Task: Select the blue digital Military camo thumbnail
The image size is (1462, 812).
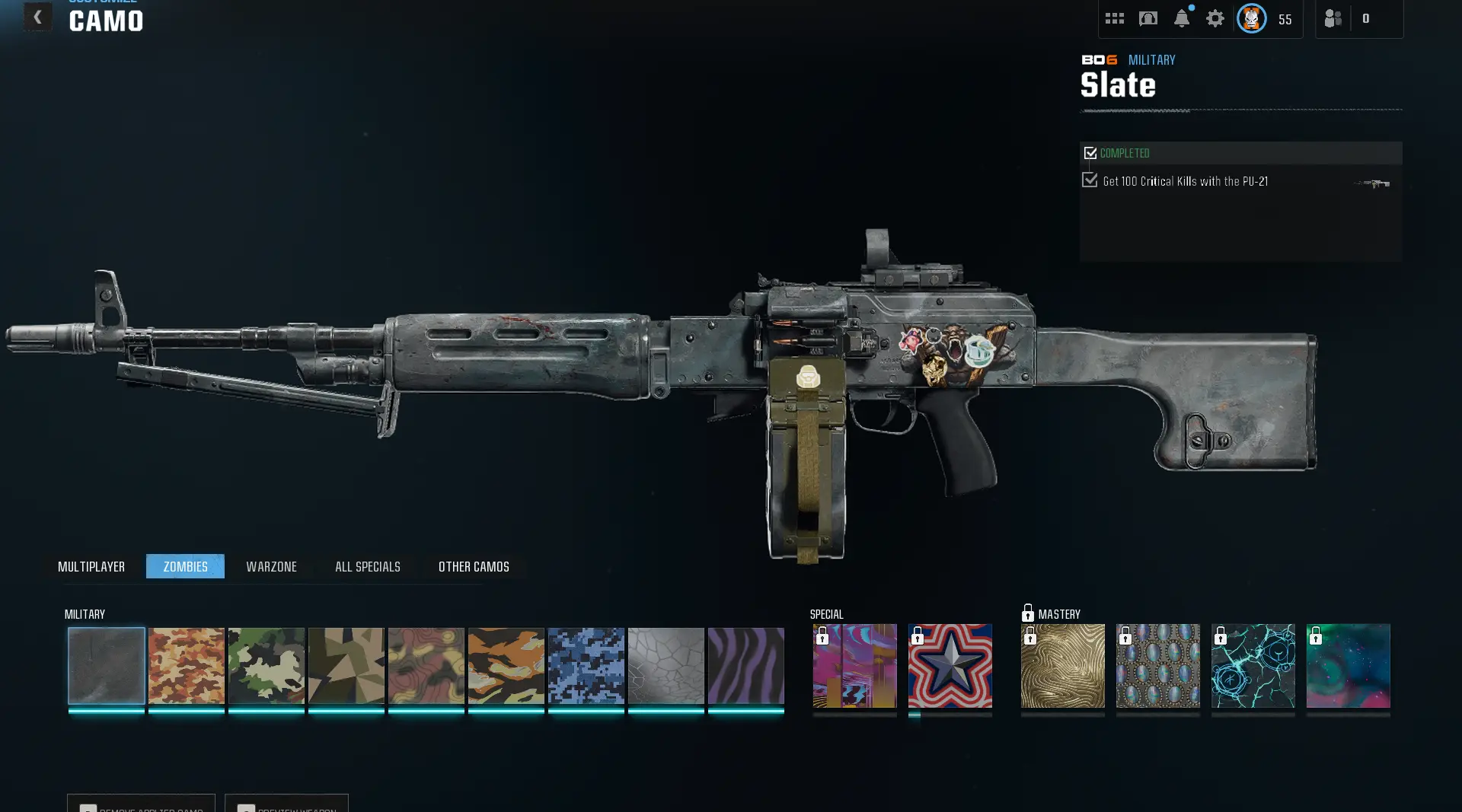Action: pyautogui.click(x=586, y=666)
